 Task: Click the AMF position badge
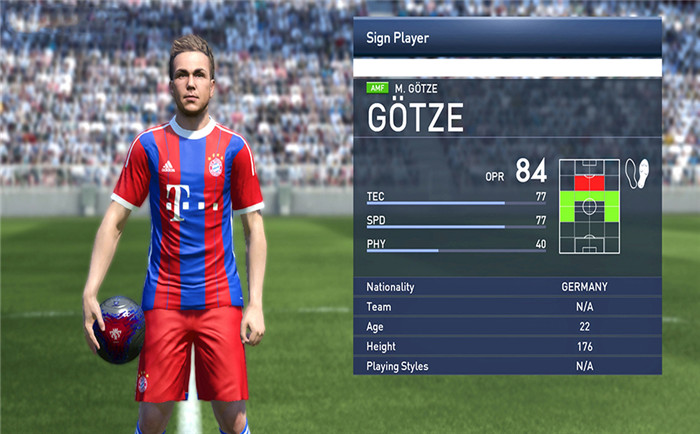tap(379, 89)
